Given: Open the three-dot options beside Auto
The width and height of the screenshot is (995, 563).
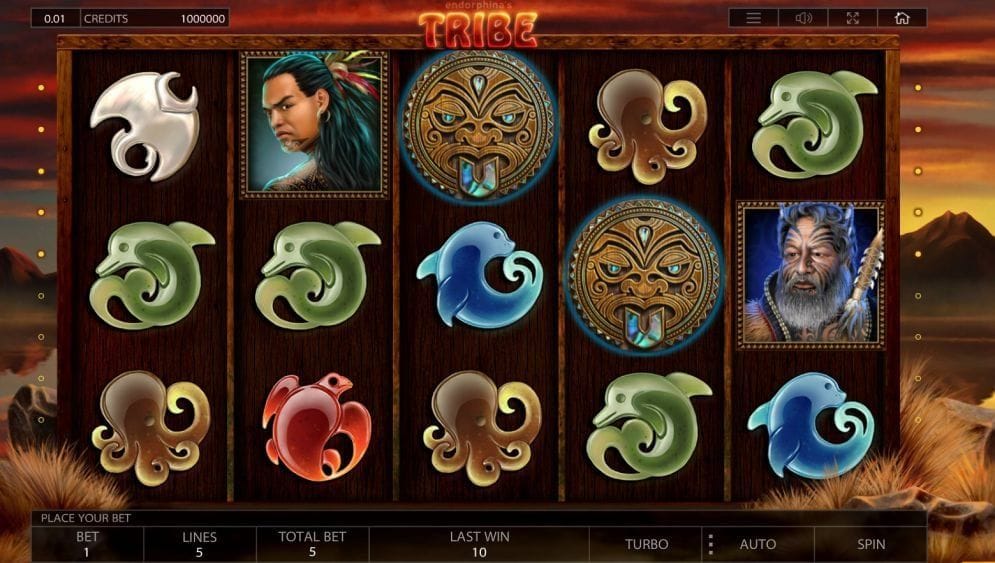Looking at the screenshot, I should (x=711, y=544).
